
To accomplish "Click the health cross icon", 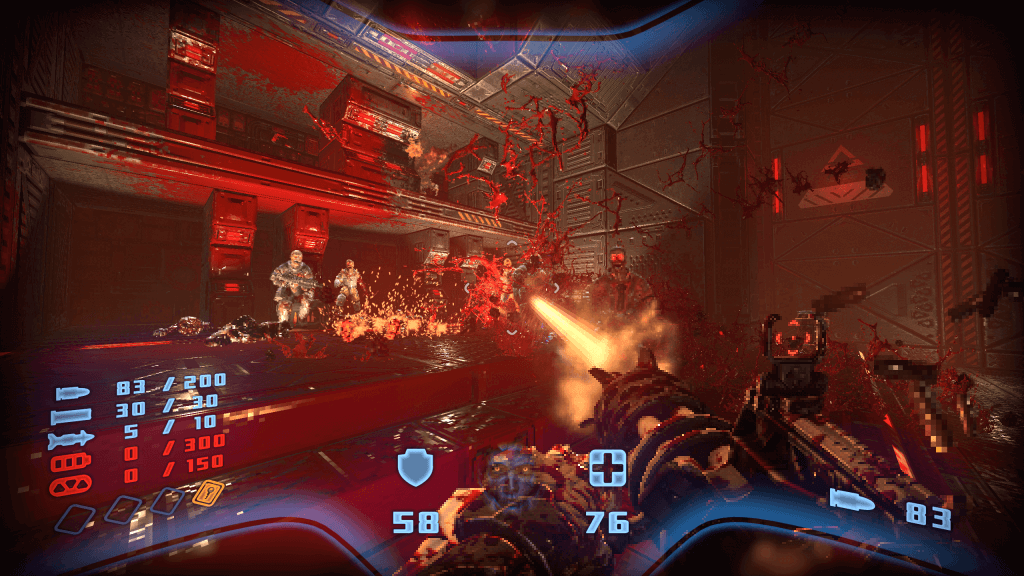I will (607, 468).
